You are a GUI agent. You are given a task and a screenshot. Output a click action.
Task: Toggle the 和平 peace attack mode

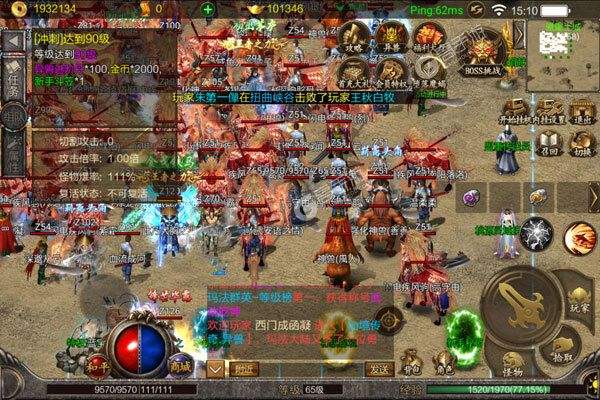point(96,363)
